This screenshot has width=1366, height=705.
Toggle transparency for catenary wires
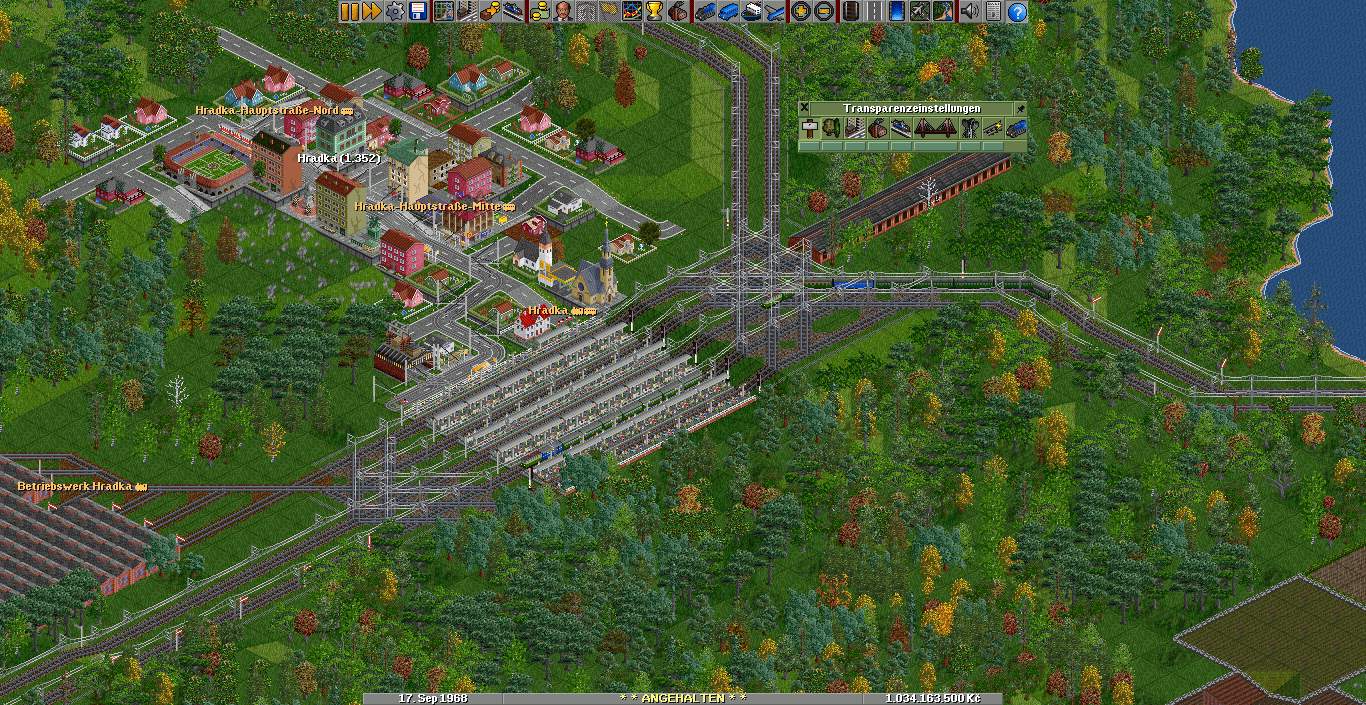click(993, 128)
